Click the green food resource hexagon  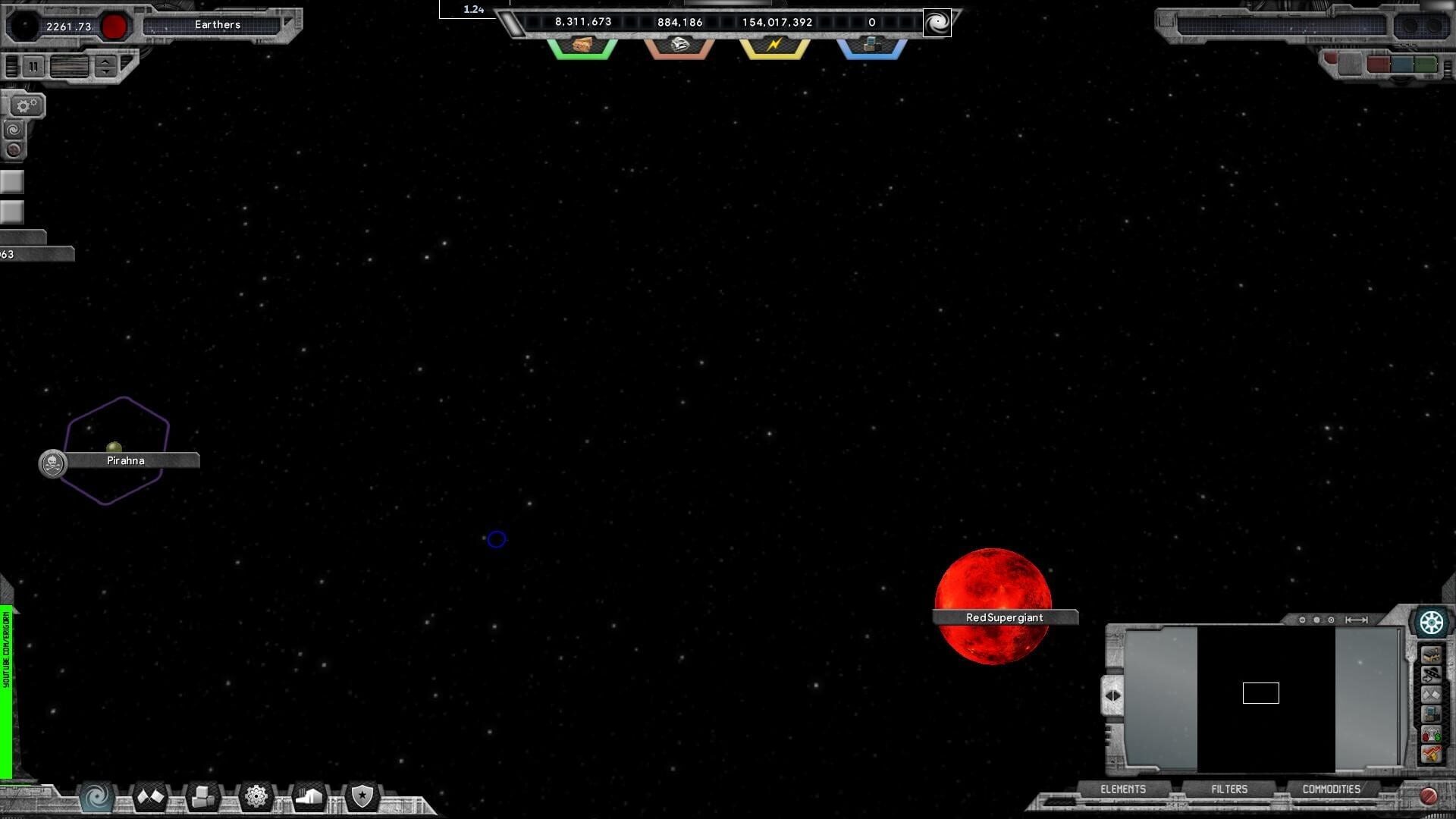[582, 47]
